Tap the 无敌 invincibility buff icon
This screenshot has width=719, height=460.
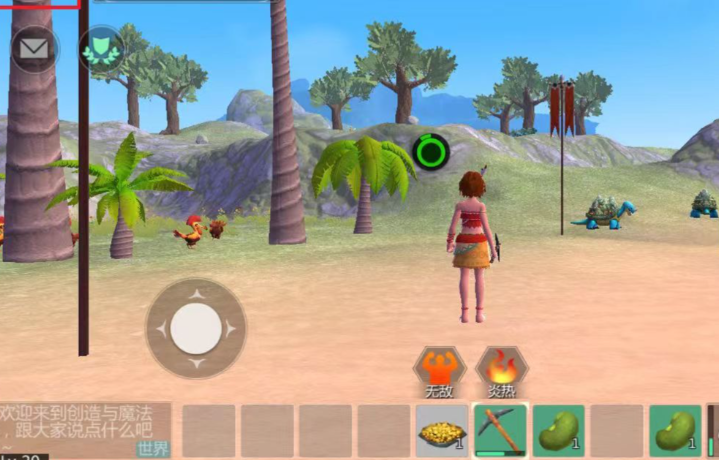coord(437,368)
